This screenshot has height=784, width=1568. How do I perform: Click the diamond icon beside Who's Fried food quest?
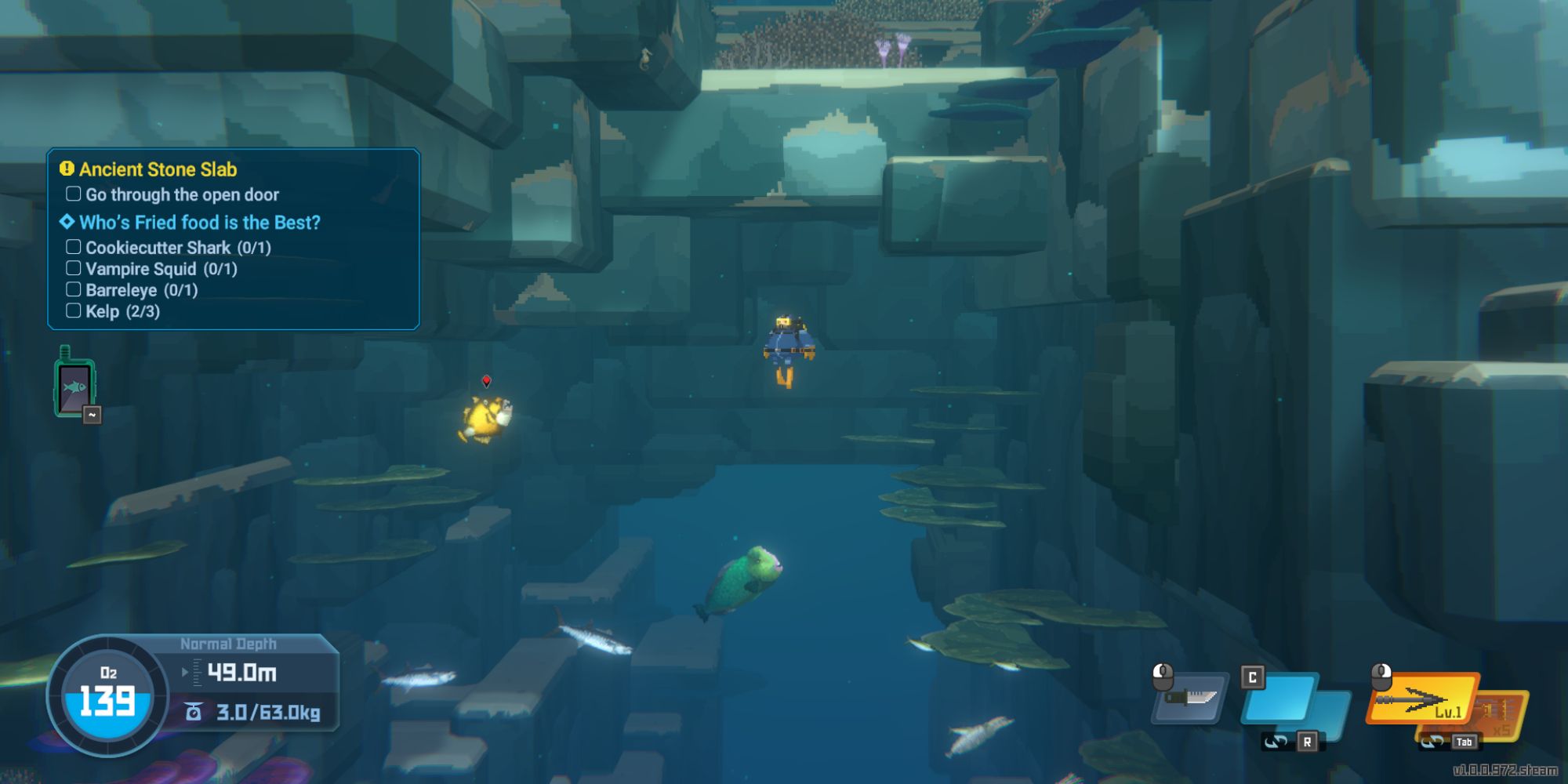click(x=66, y=223)
